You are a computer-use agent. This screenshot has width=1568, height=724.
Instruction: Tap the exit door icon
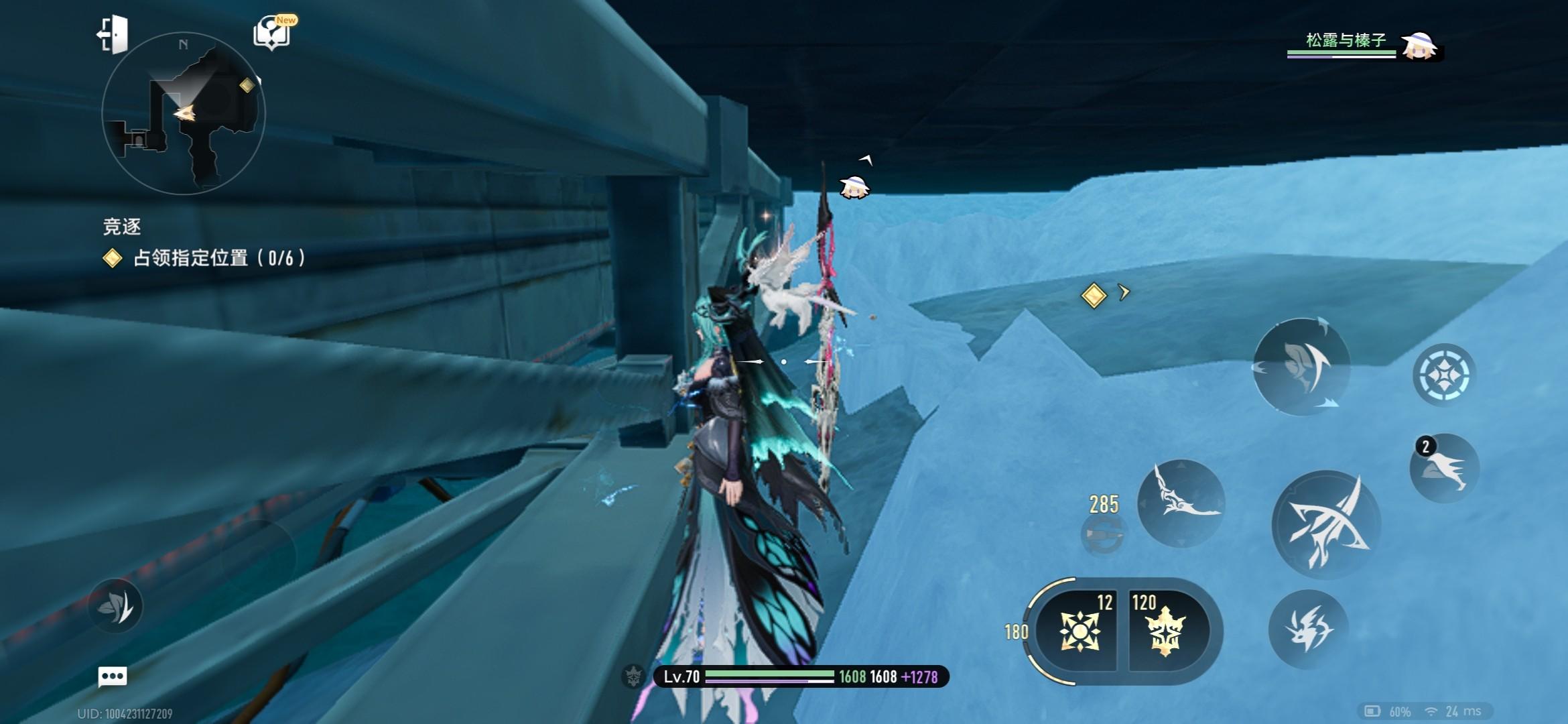click(x=113, y=34)
